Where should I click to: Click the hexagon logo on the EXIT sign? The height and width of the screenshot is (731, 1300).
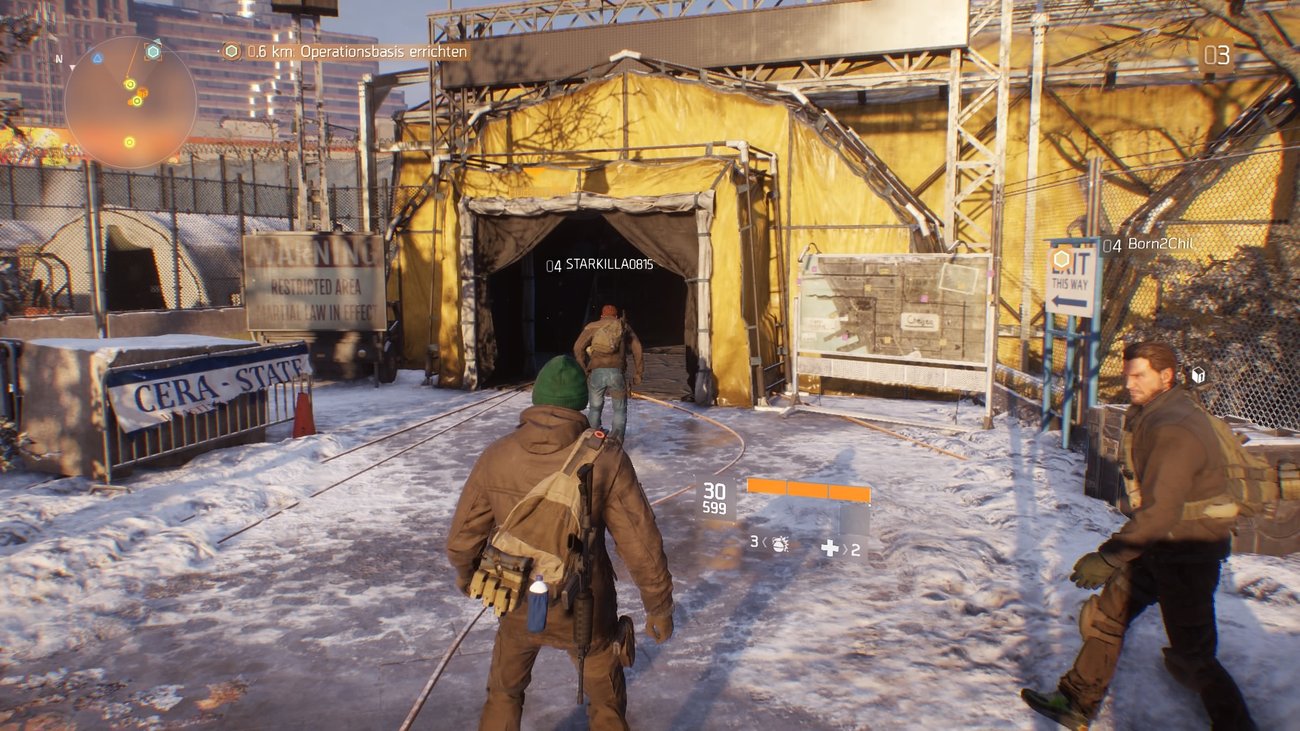click(x=1061, y=261)
